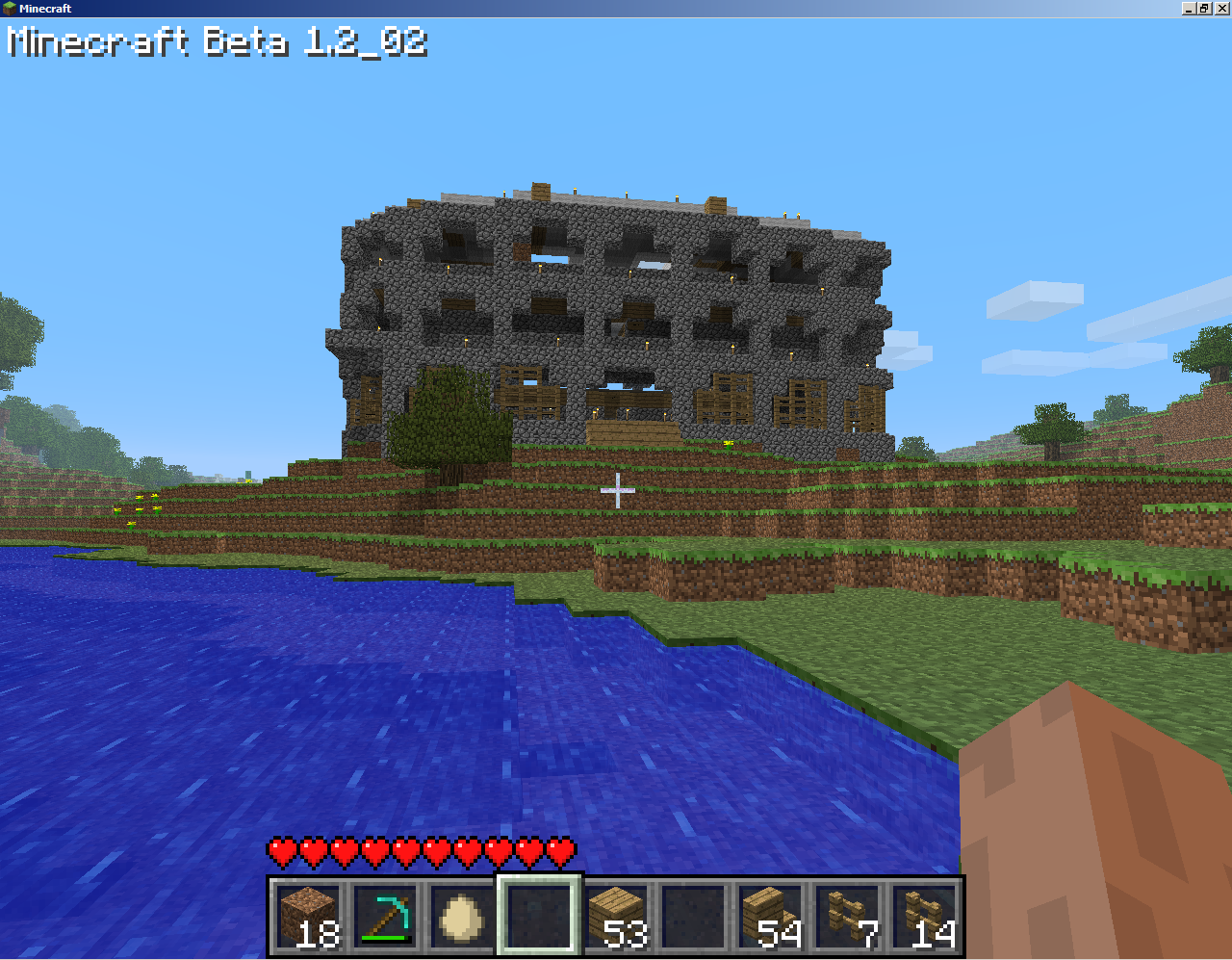Select the ladder stack of 14
This screenshot has width=1232, height=960.
point(925,915)
